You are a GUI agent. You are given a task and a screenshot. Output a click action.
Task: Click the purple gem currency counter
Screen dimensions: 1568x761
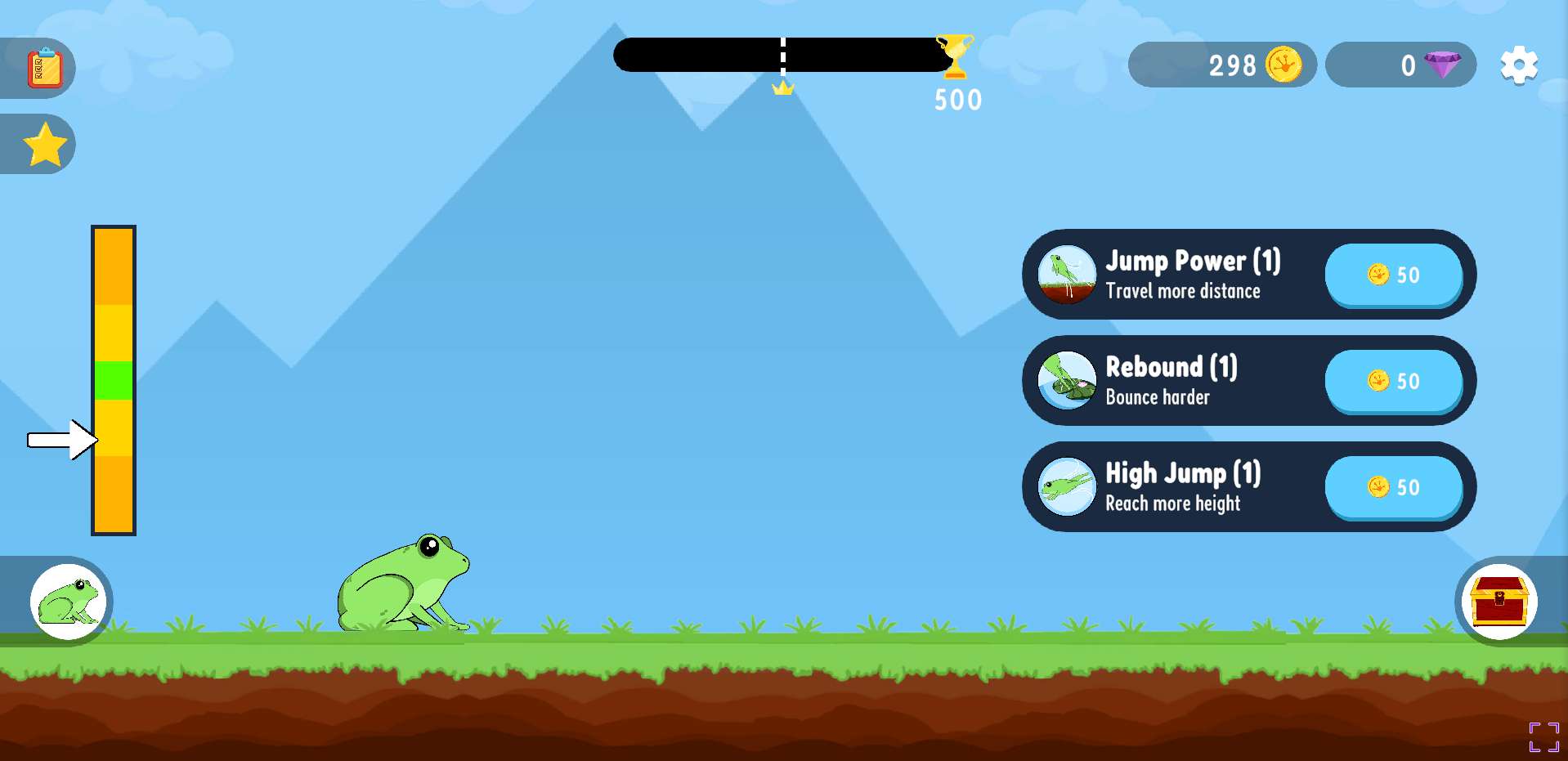point(1400,65)
